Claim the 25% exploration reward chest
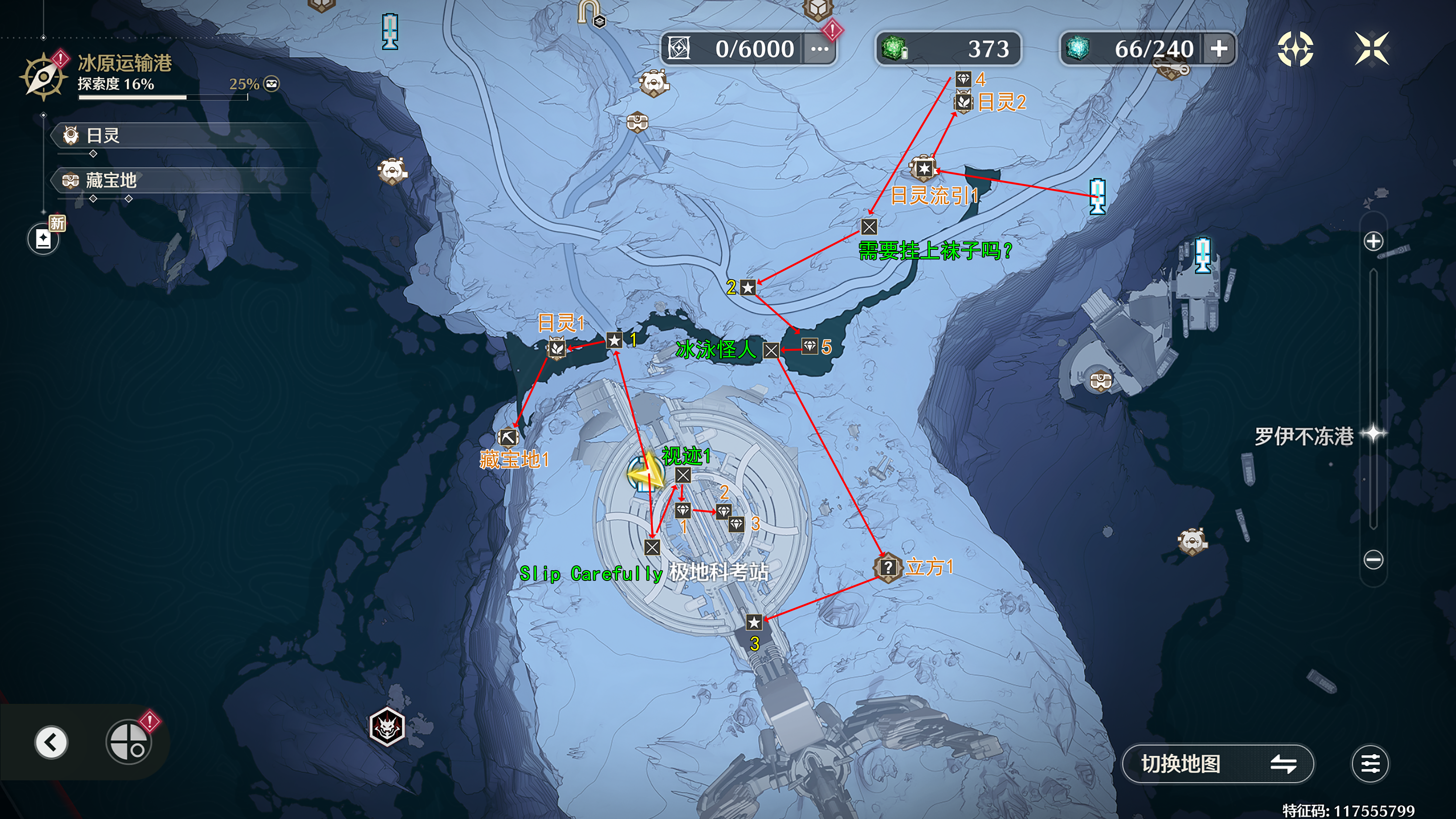The height and width of the screenshot is (819, 1456). tap(272, 84)
